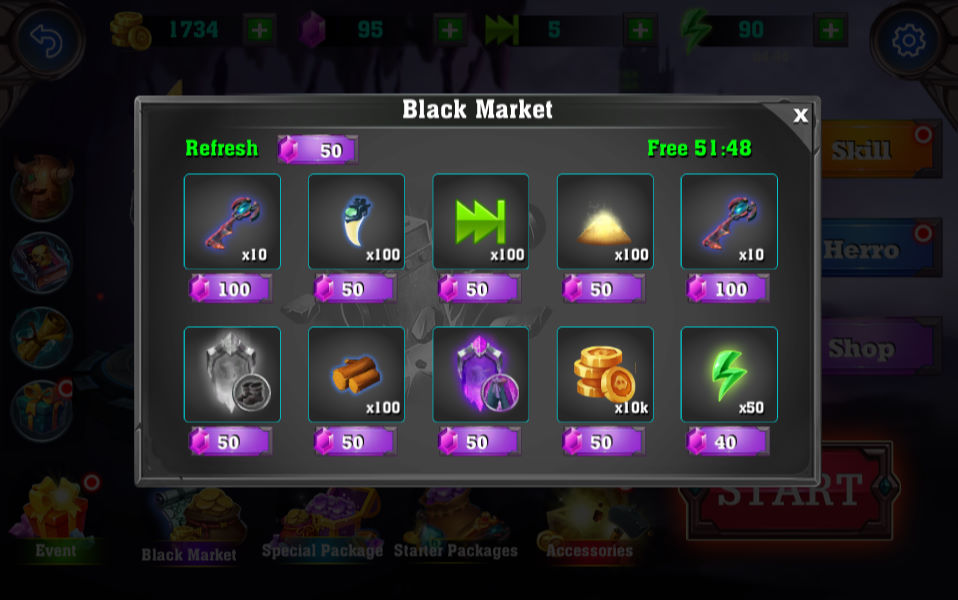Select the wood logs x100 item
The height and width of the screenshot is (600, 958).
coord(356,374)
